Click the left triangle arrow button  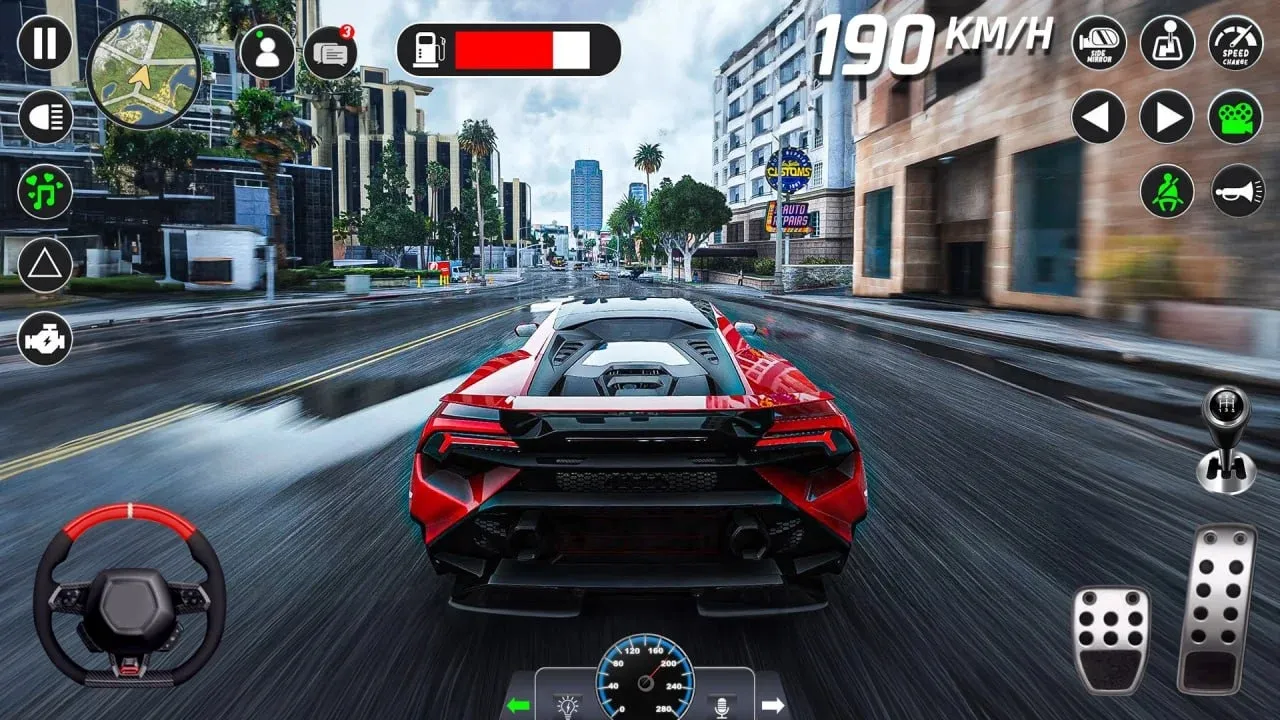1099,117
